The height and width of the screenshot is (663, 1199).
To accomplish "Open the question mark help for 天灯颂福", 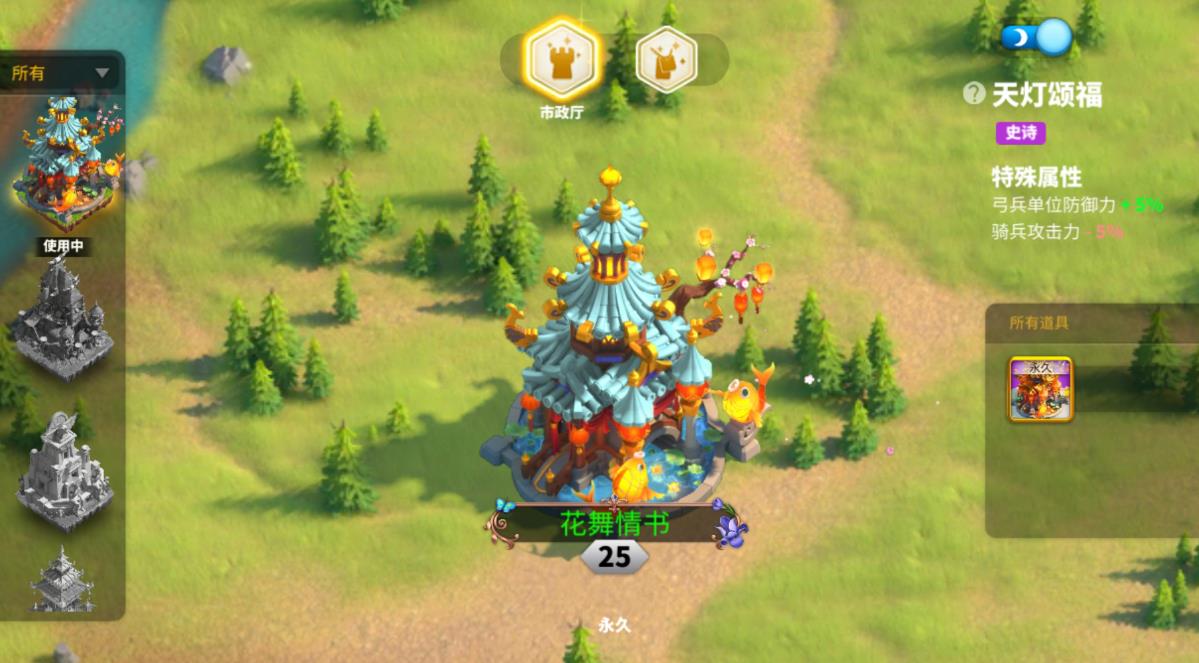I will (973, 94).
